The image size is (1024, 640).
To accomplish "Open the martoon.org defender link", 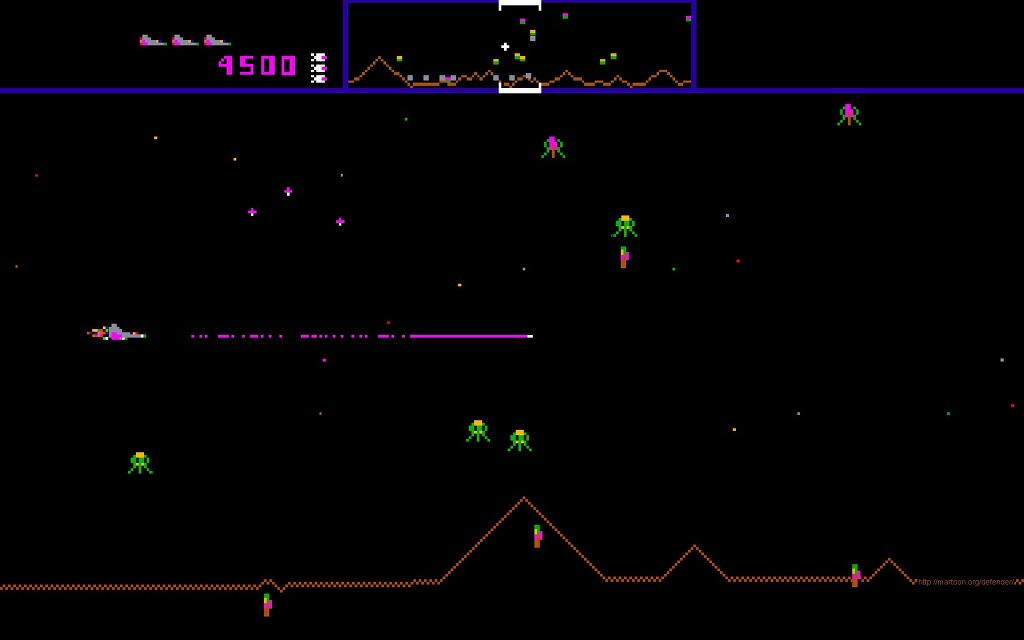I will click(966, 582).
